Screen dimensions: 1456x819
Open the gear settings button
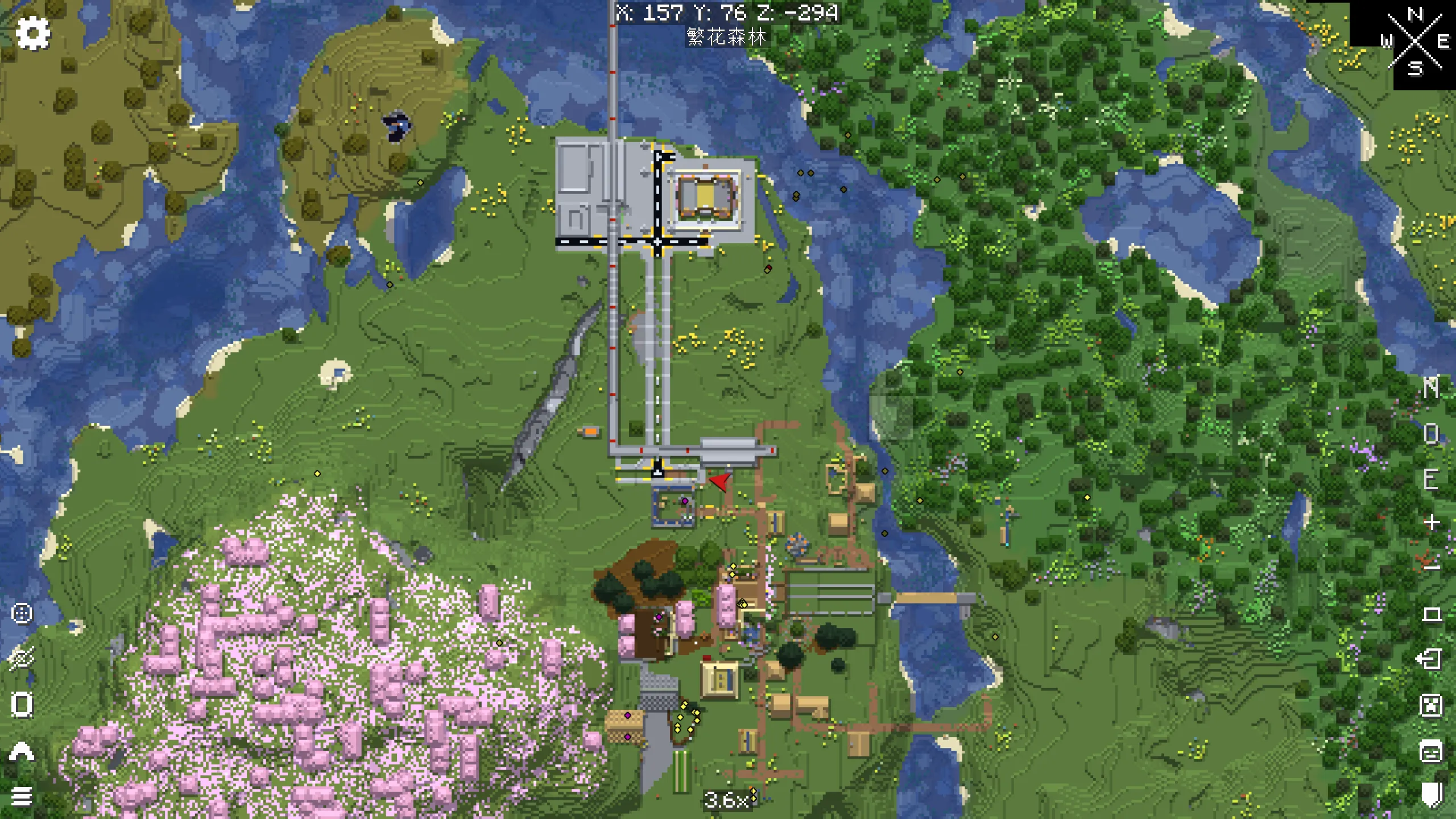[33, 33]
